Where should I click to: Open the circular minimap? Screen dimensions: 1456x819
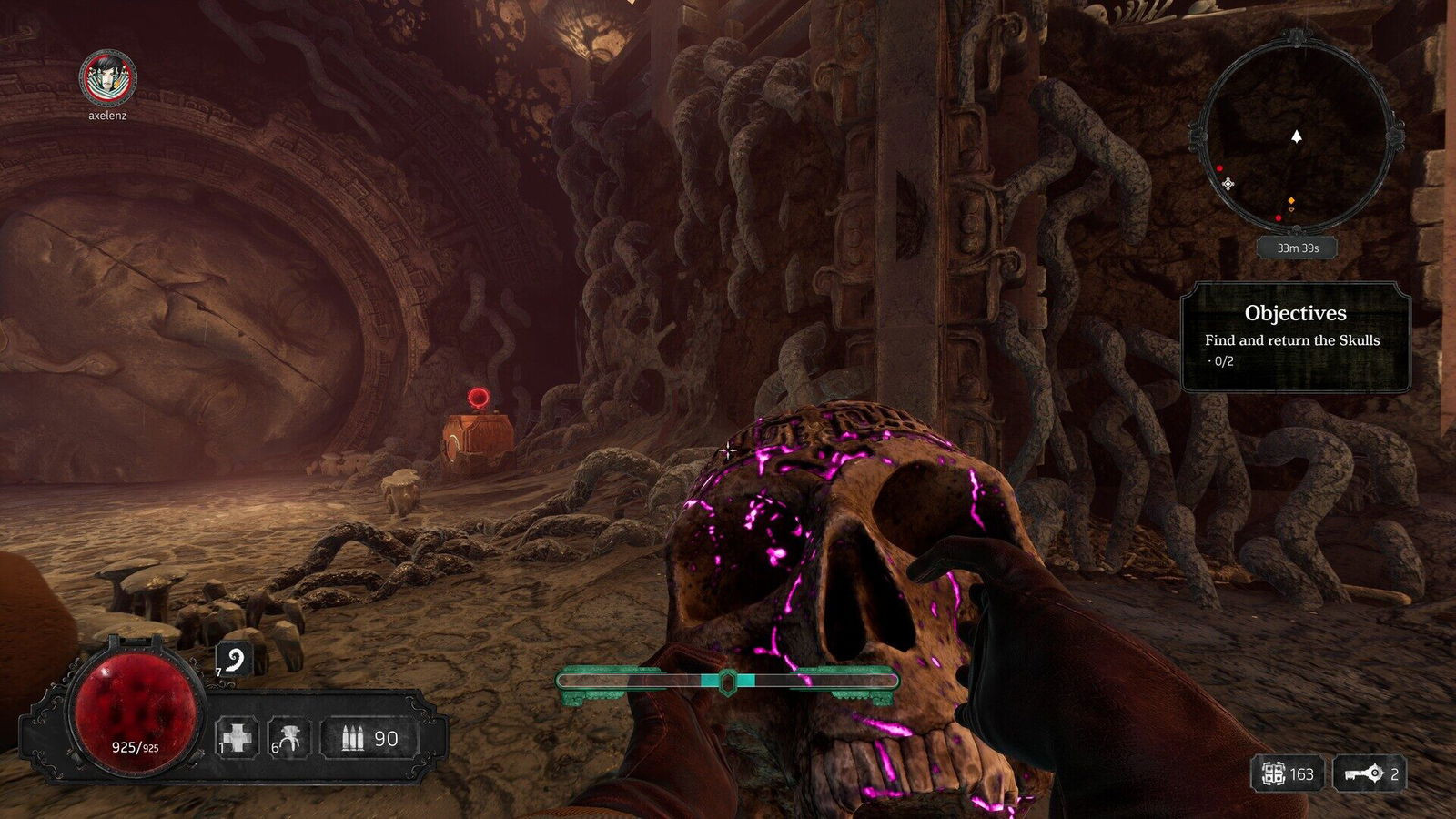tap(1297, 135)
